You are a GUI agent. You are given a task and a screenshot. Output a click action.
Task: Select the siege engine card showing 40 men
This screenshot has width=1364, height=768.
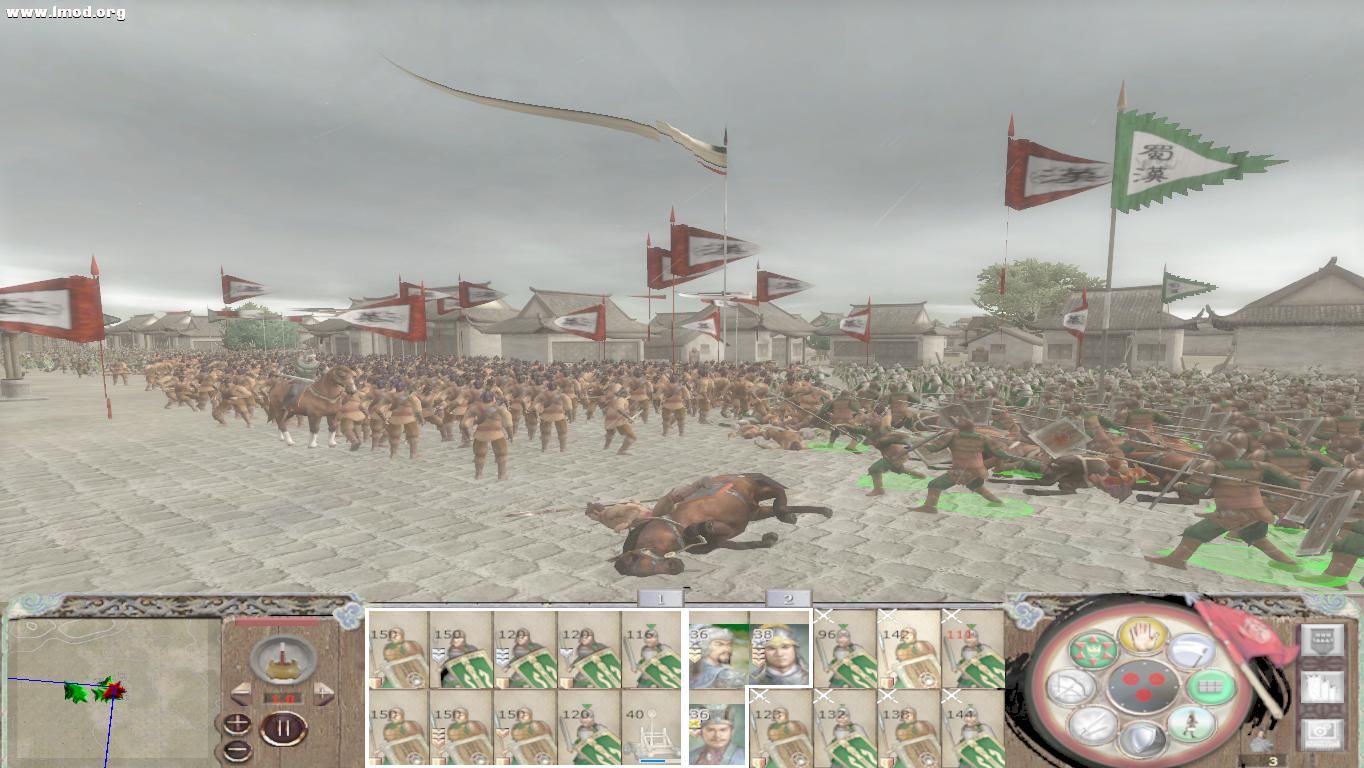pos(652,729)
